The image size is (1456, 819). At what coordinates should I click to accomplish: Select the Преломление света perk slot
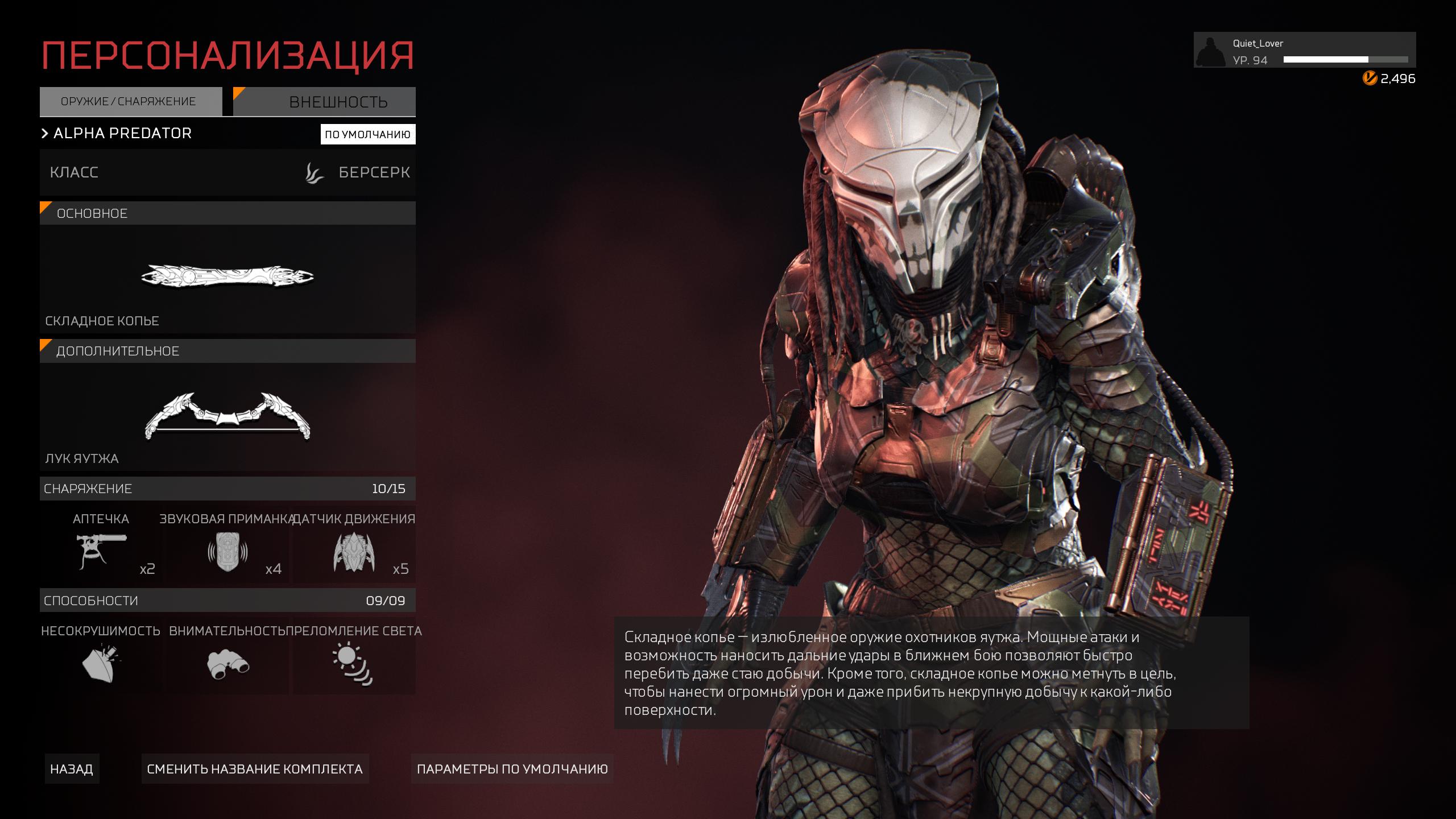pos(354,656)
